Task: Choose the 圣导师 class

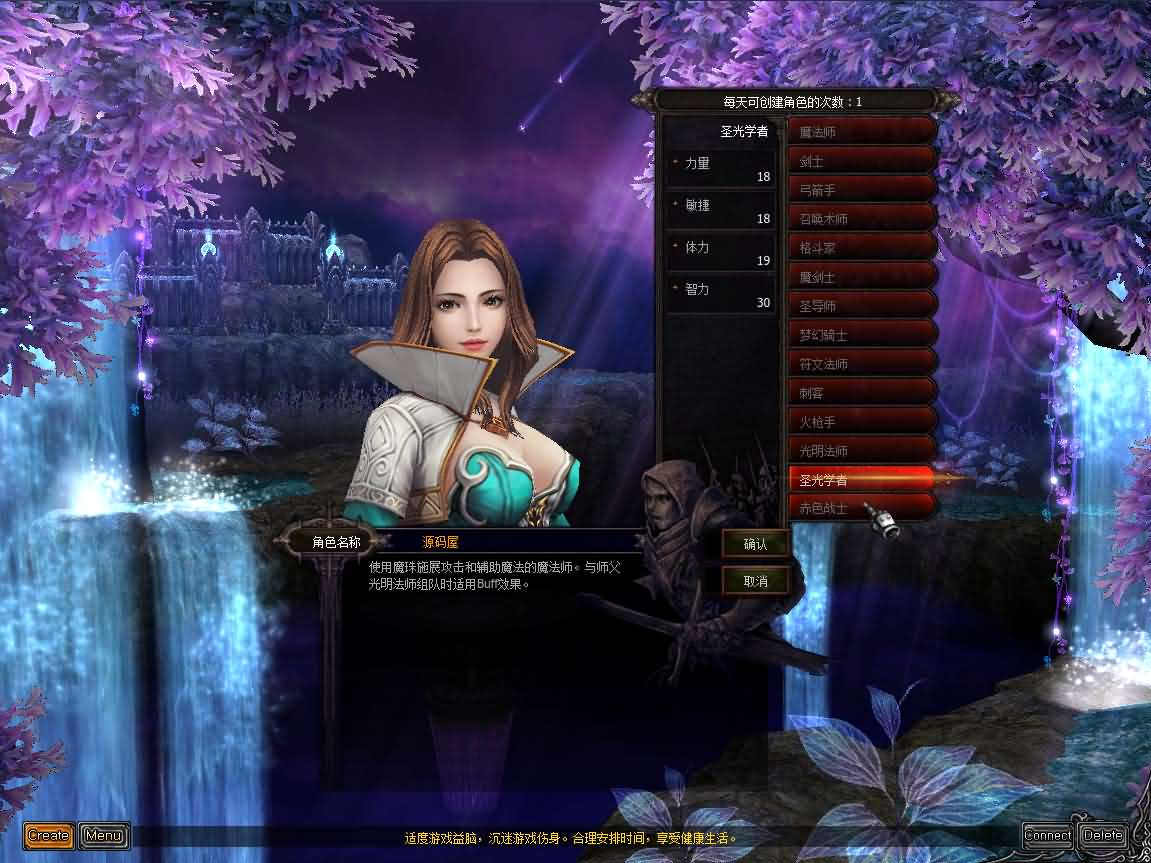Action: 862,305
